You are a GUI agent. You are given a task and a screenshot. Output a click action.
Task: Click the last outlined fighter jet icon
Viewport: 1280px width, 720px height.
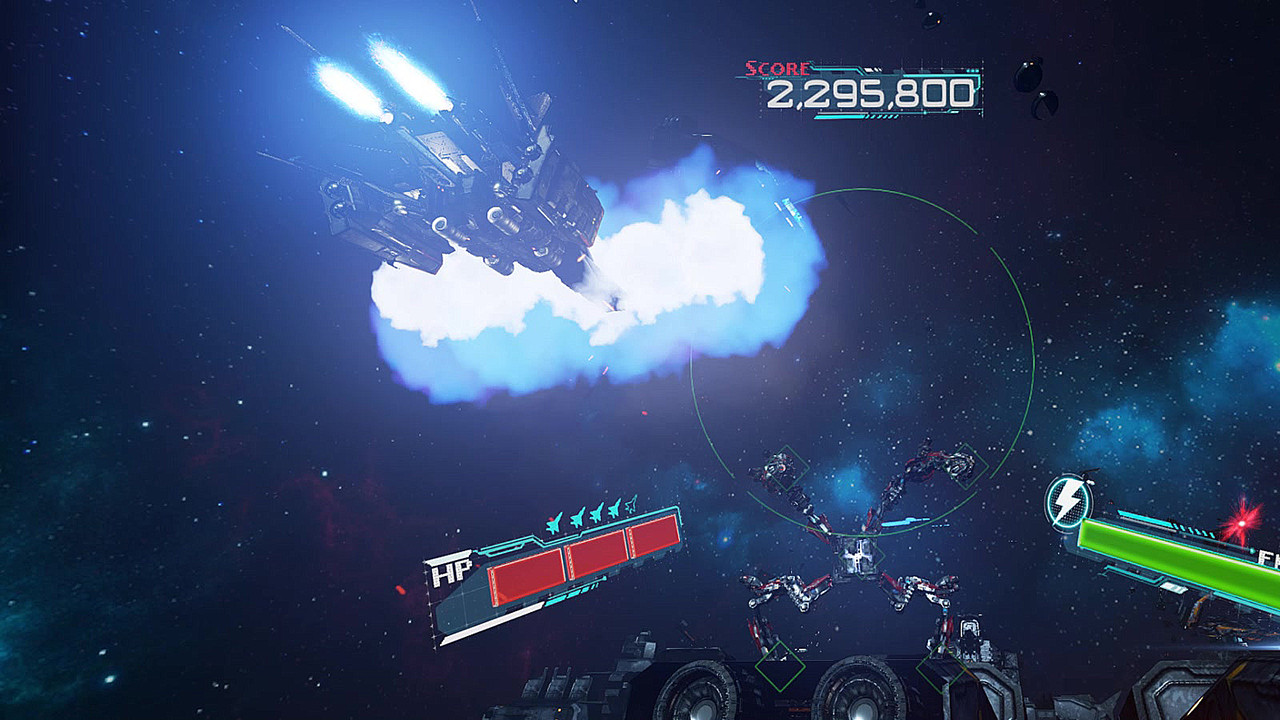(631, 505)
